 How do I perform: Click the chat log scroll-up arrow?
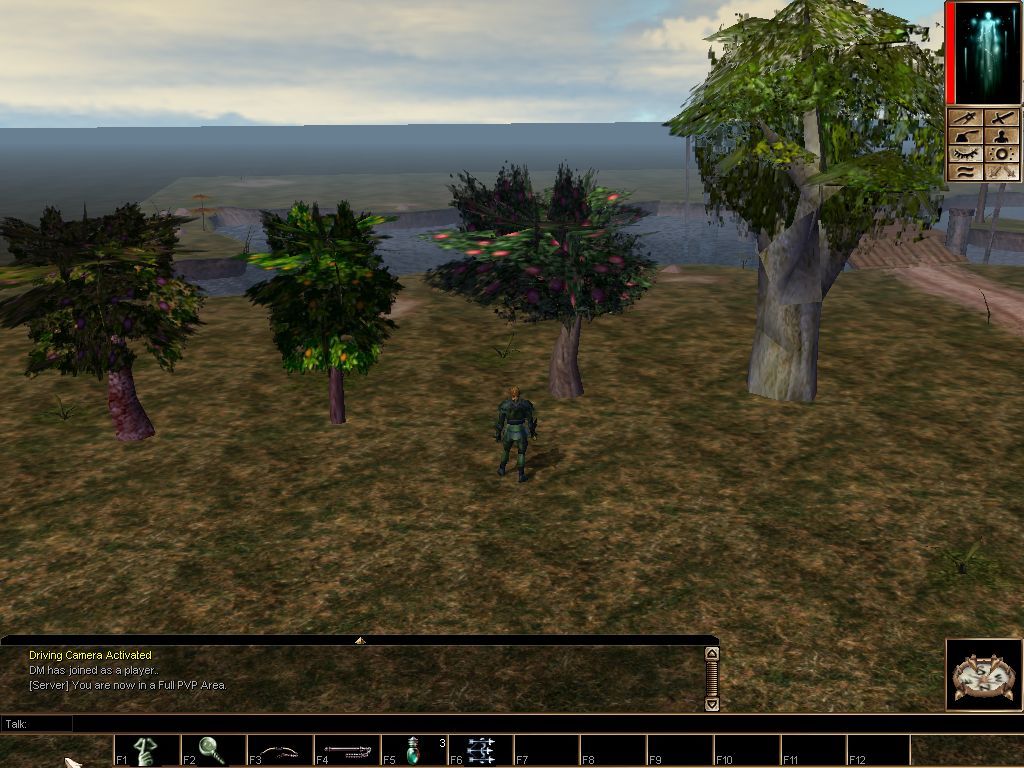coord(712,654)
